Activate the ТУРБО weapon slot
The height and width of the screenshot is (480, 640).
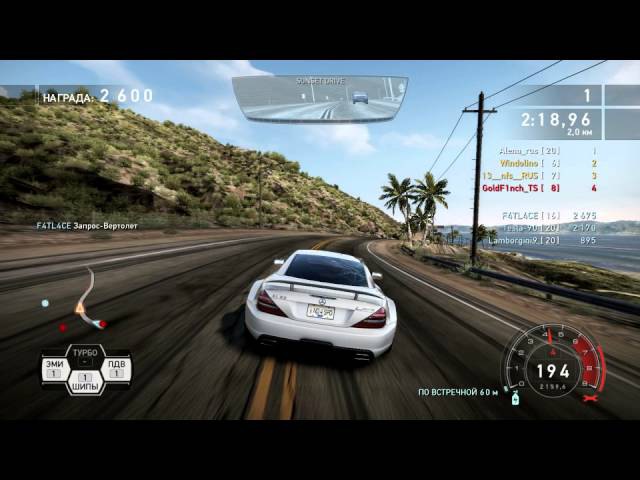tap(85, 354)
